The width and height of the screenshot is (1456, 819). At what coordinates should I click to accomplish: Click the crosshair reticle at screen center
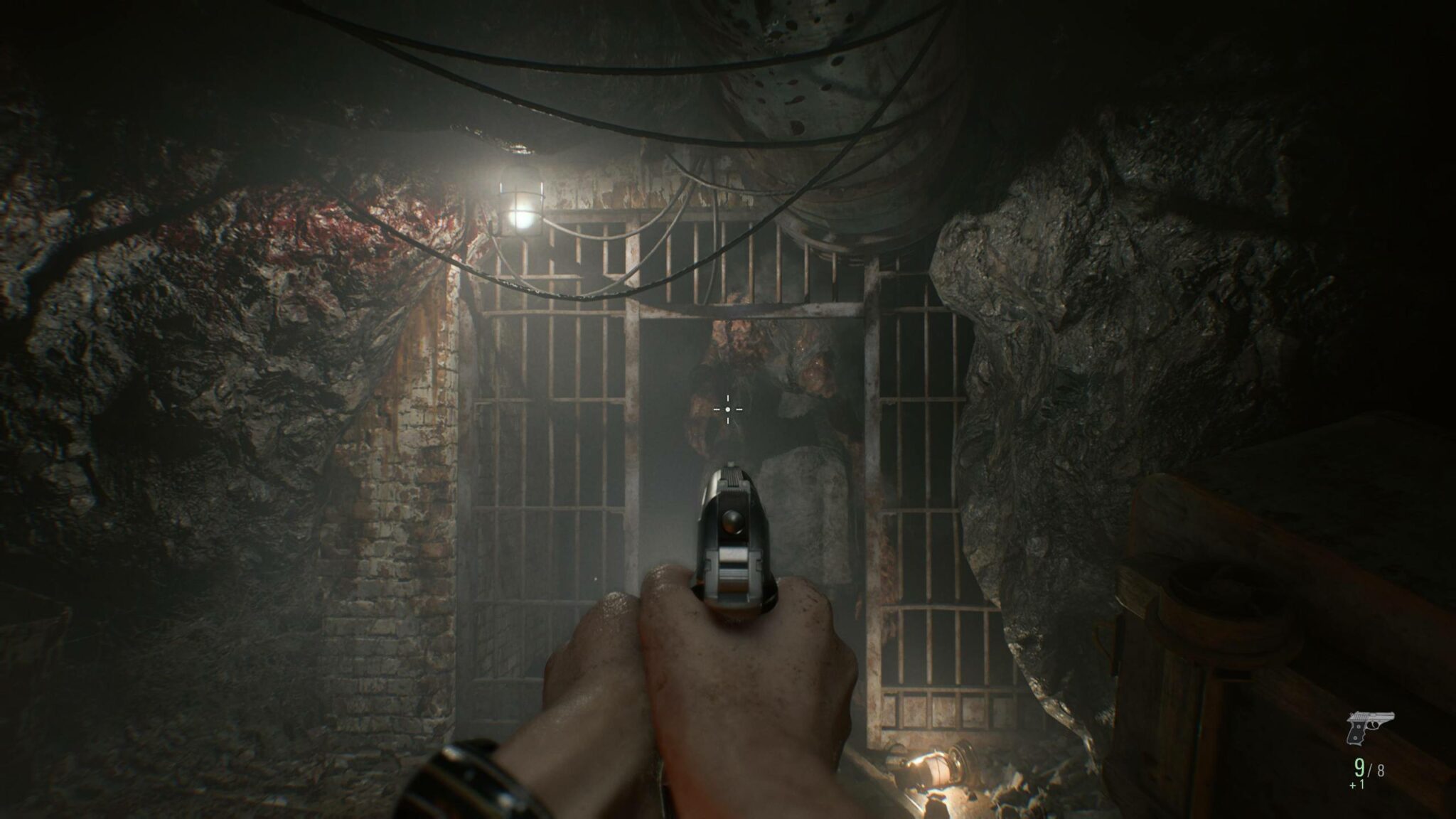coord(728,410)
